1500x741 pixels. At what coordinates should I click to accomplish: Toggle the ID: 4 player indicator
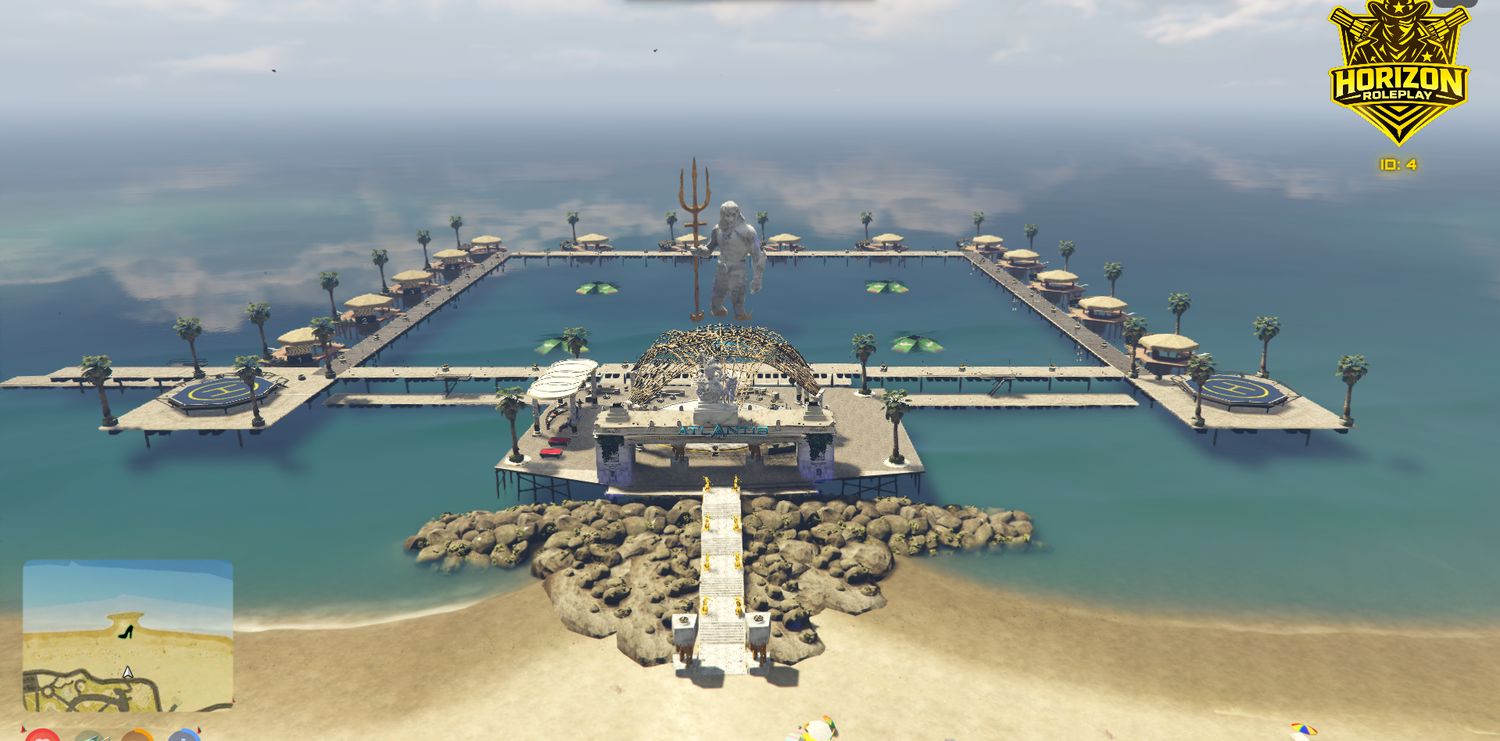coord(1399,163)
